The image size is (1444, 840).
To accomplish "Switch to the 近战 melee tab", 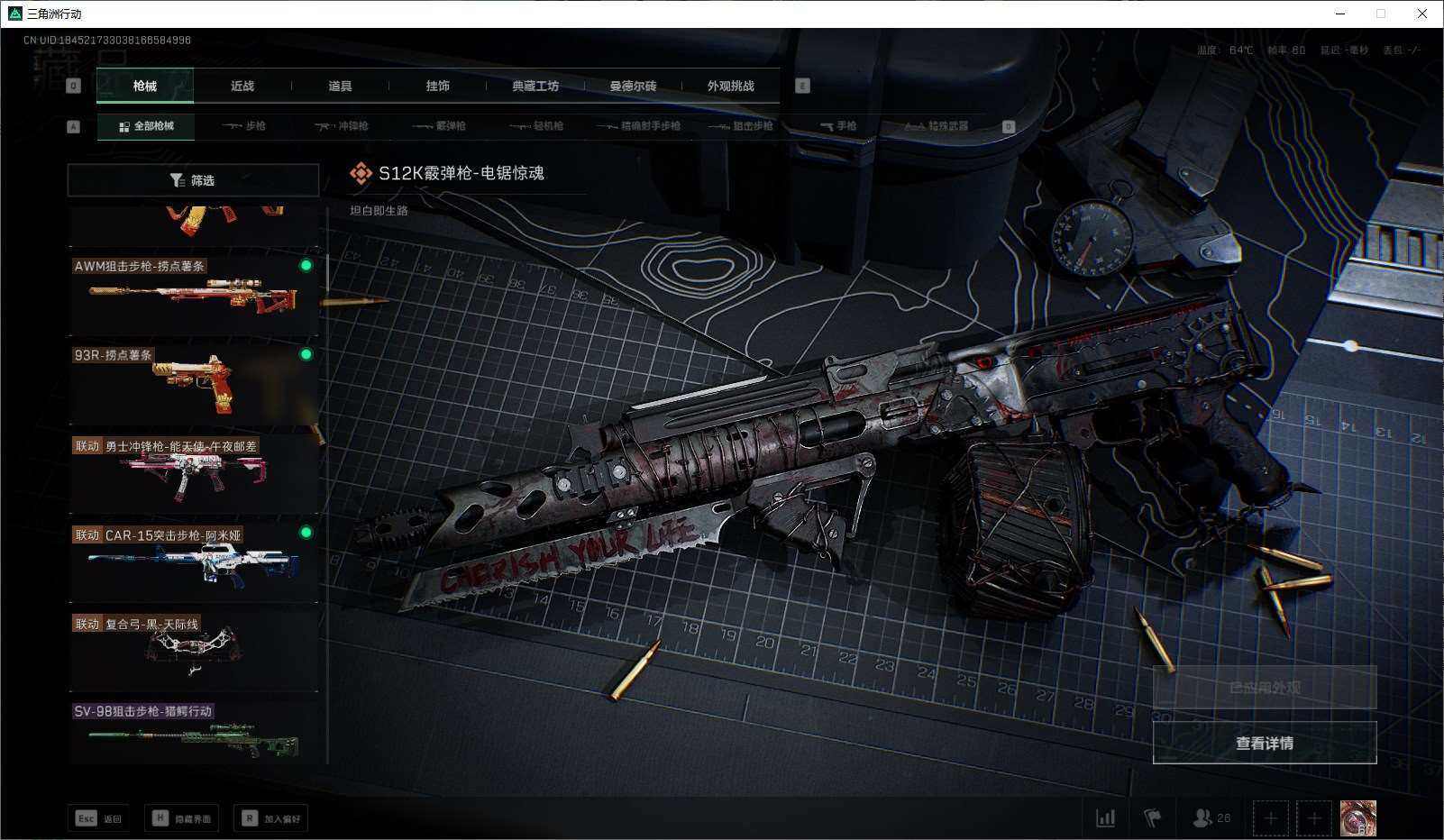I will click(242, 87).
